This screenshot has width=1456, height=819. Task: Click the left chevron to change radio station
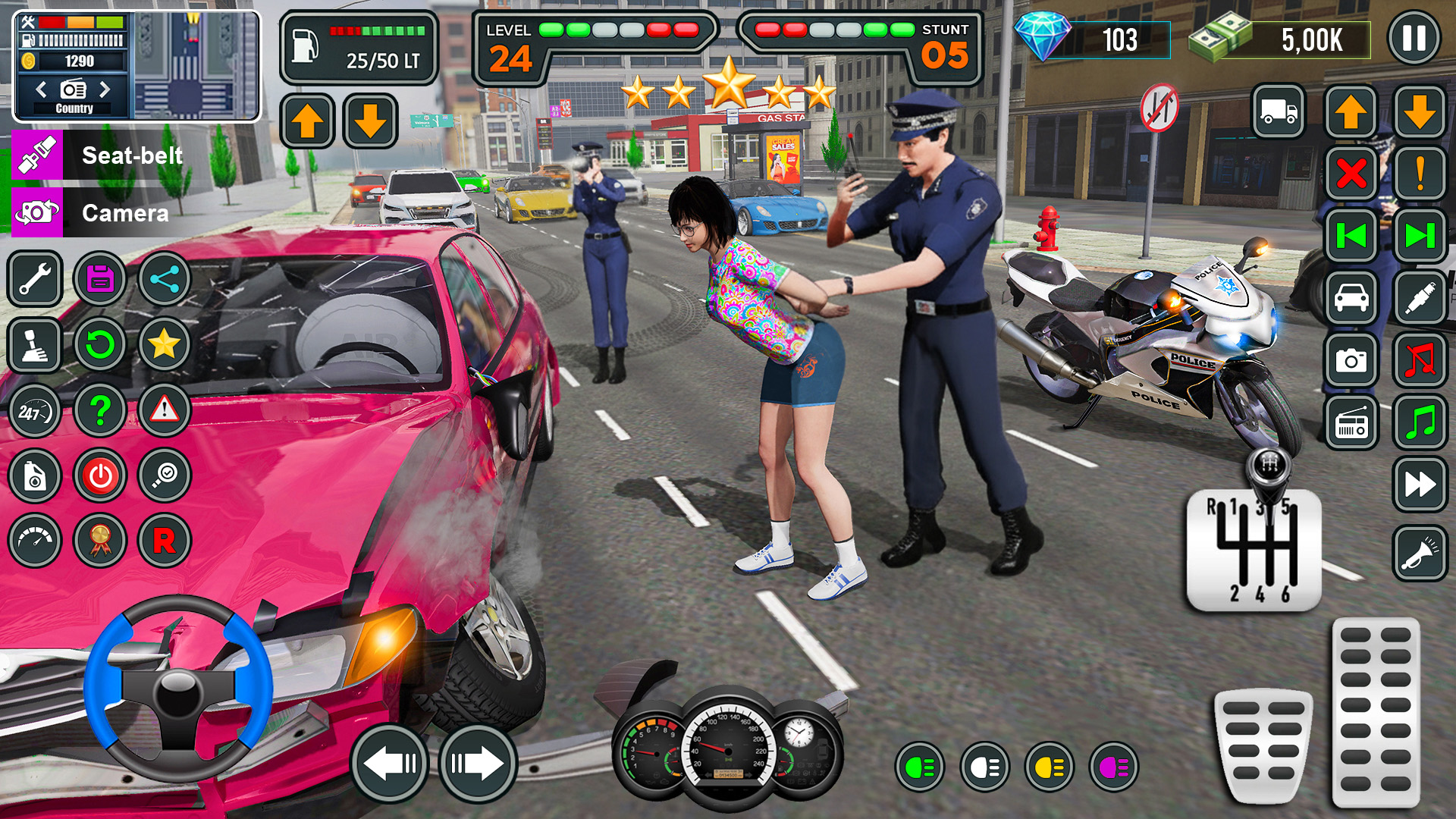42,89
